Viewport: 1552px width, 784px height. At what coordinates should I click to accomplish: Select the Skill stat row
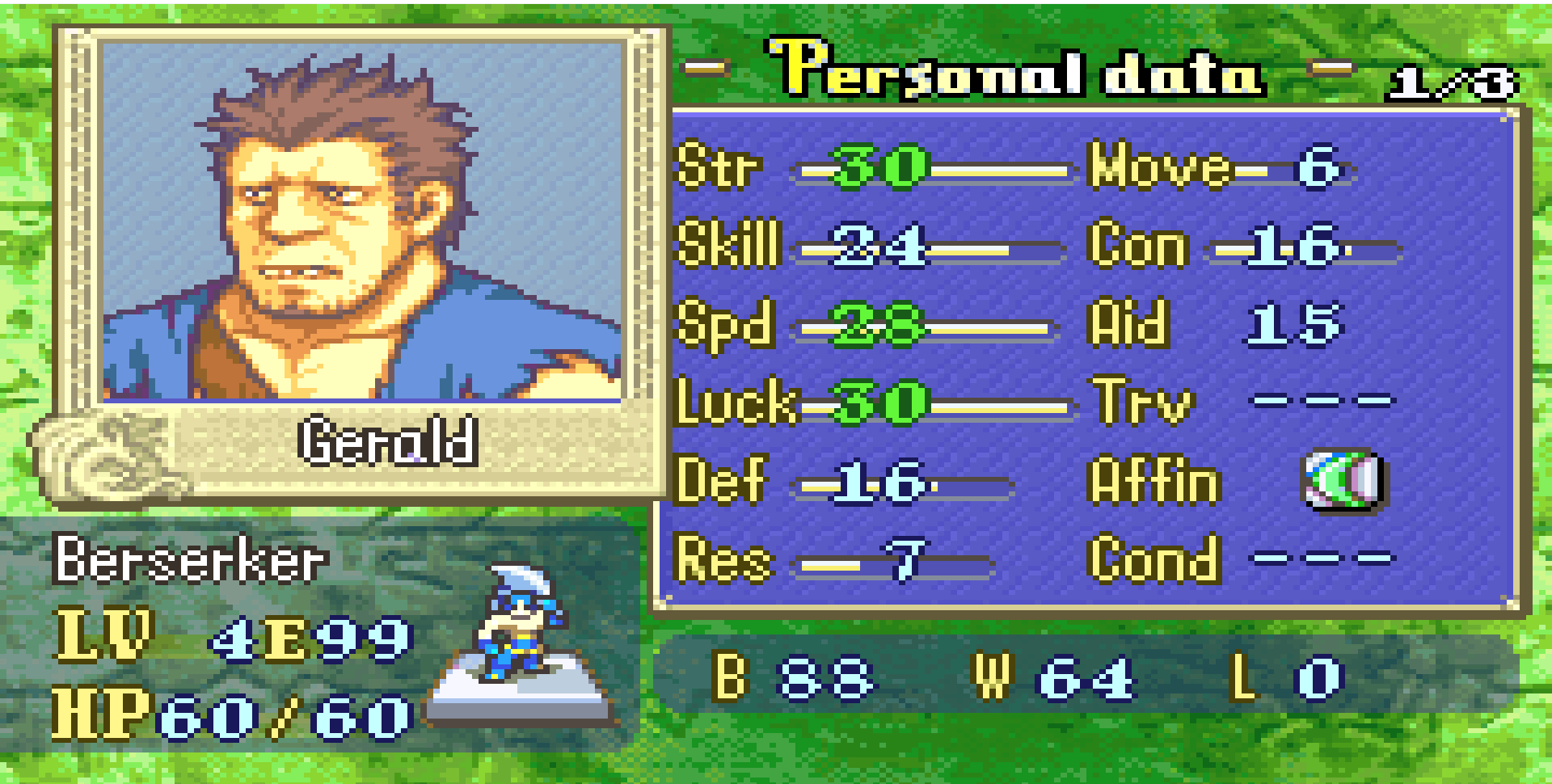(869, 246)
